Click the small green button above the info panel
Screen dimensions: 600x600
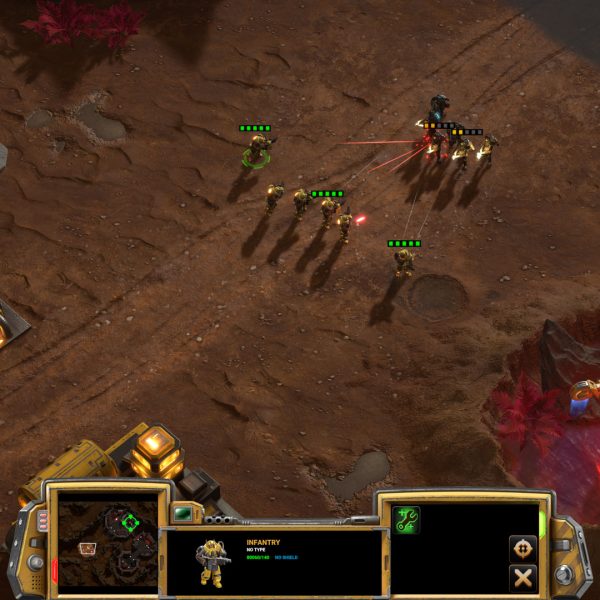pos(183,514)
